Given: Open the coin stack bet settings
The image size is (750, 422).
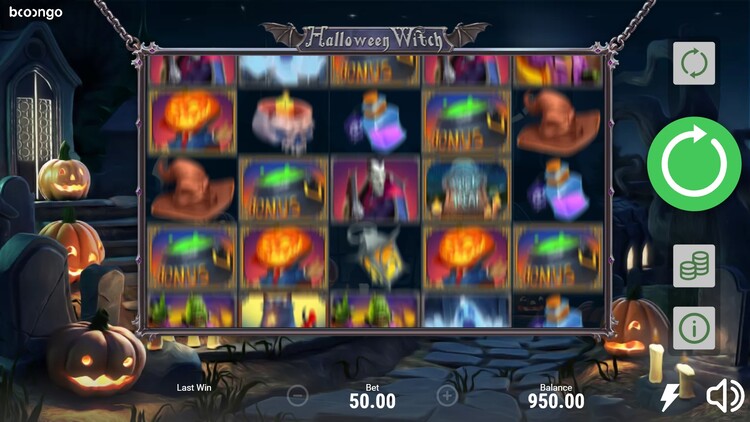Looking at the screenshot, I should pos(693,265).
